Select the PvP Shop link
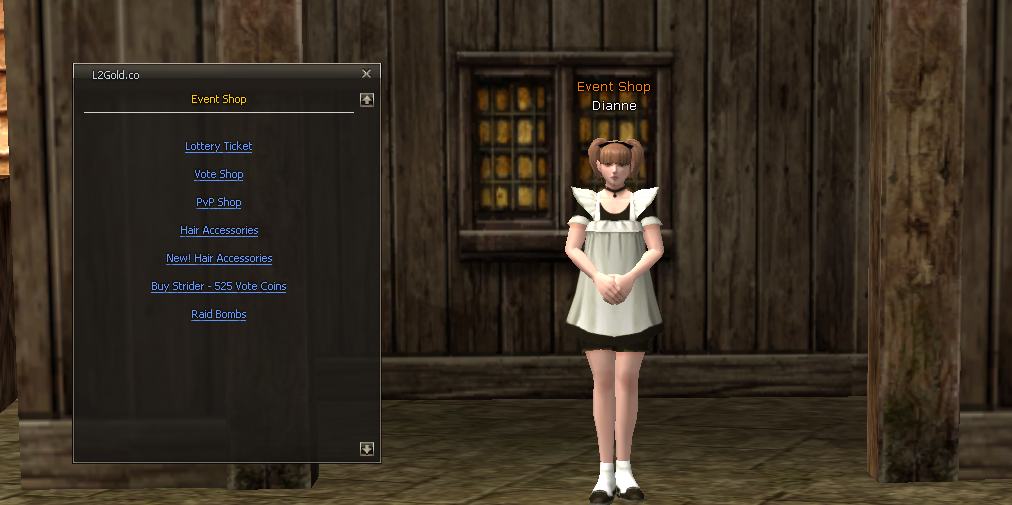This screenshot has width=1012, height=505. pyautogui.click(x=218, y=202)
